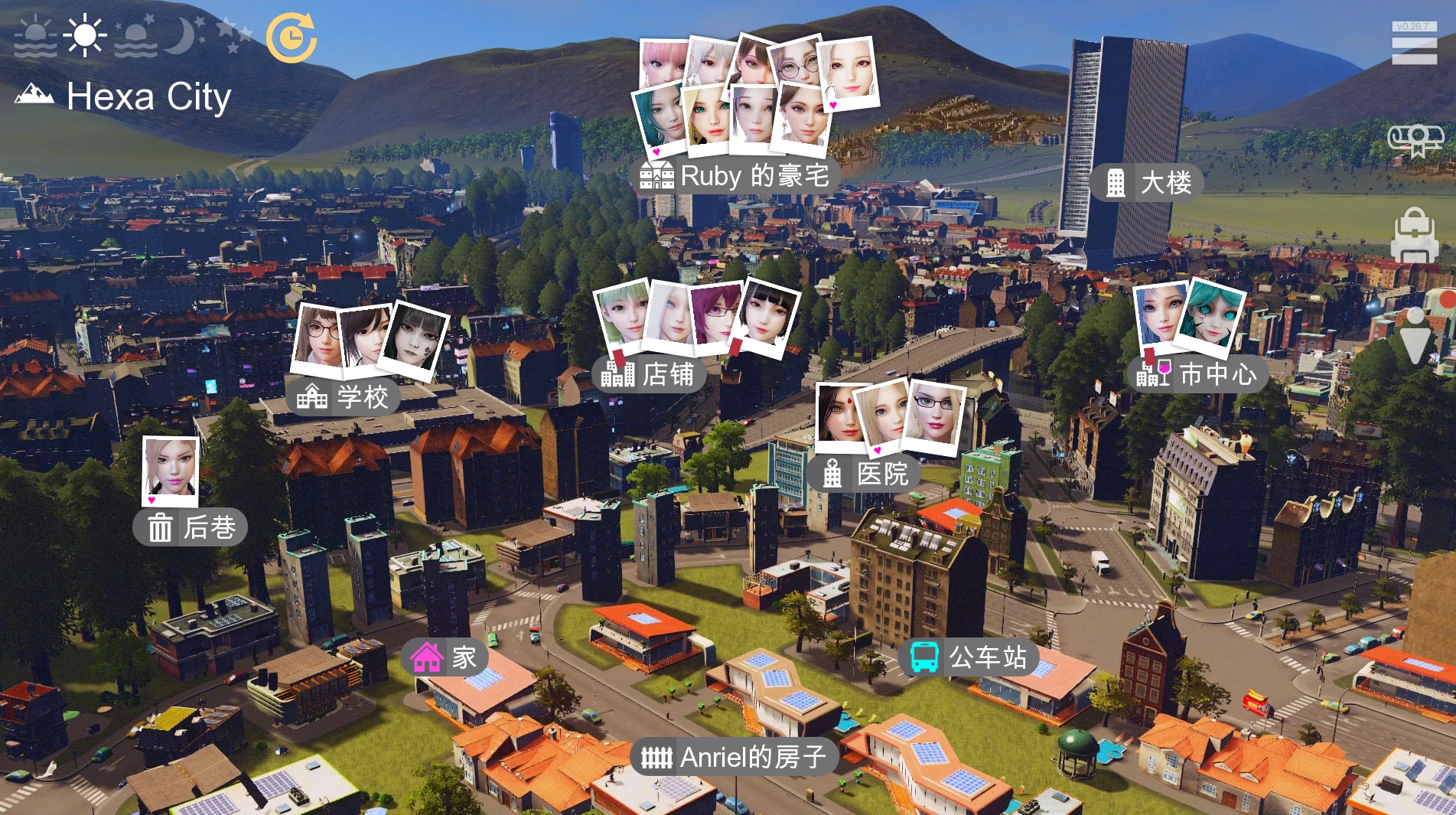
Task: Go to the 后巷 back alley
Action: [191, 527]
